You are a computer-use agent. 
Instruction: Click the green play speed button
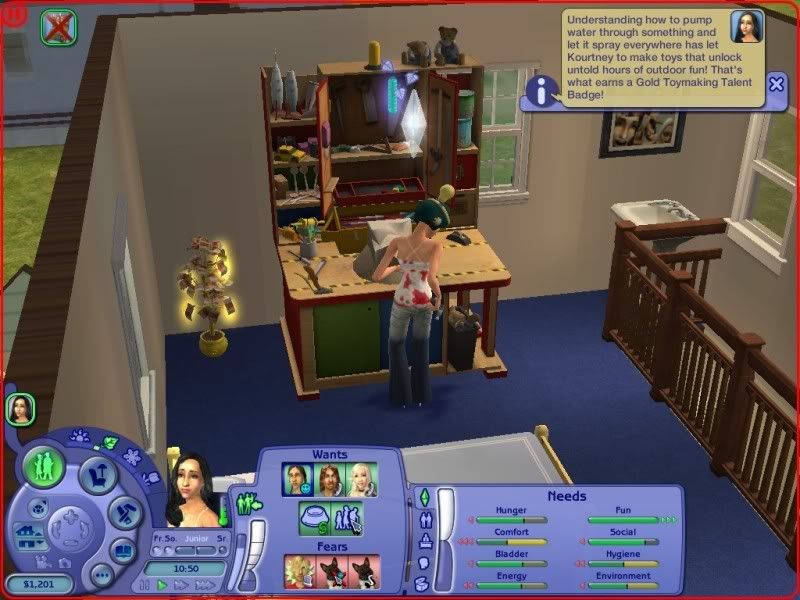[162, 584]
